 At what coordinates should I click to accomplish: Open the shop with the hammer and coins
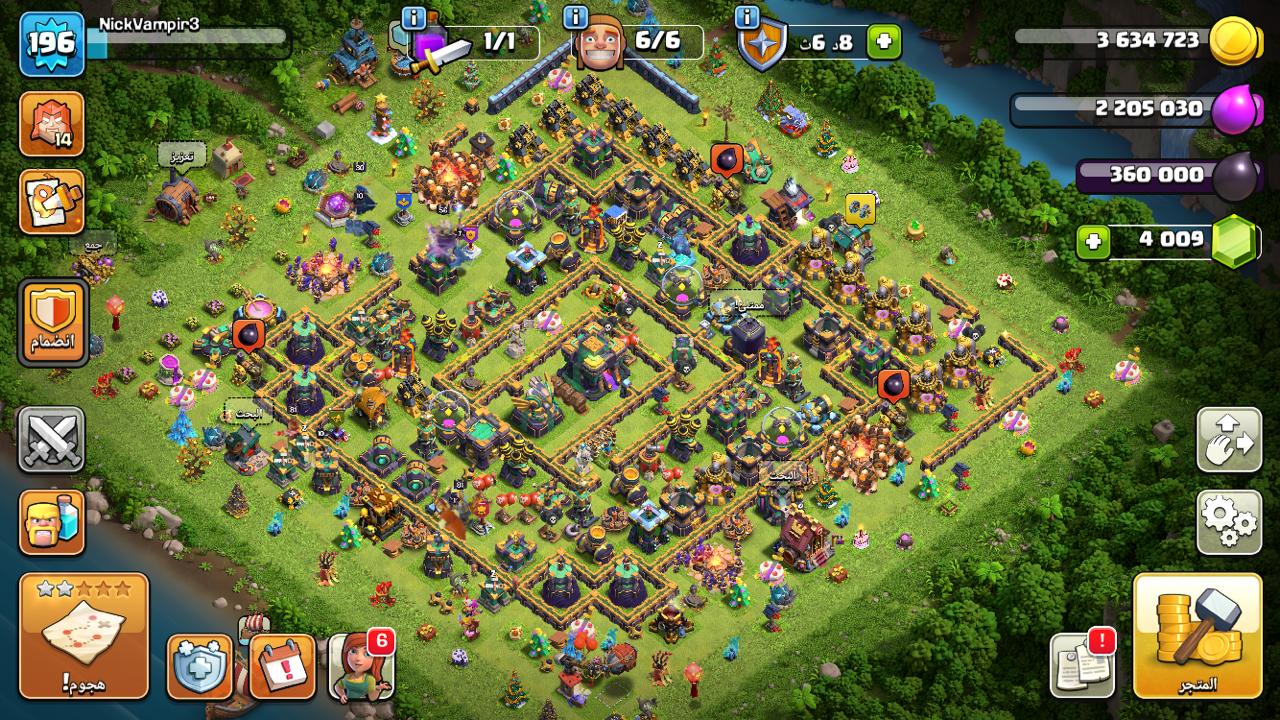pos(1197,635)
